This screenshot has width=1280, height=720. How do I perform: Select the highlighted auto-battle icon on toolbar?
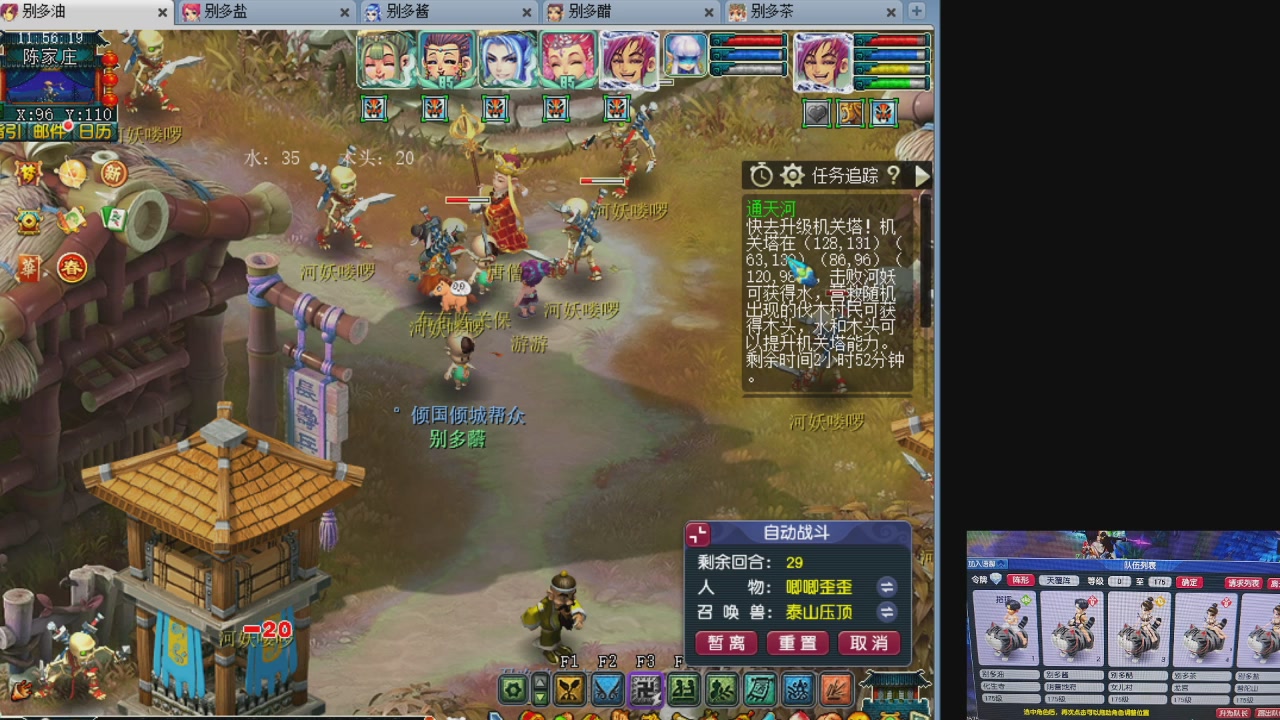pyautogui.click(x=645, y=690)
